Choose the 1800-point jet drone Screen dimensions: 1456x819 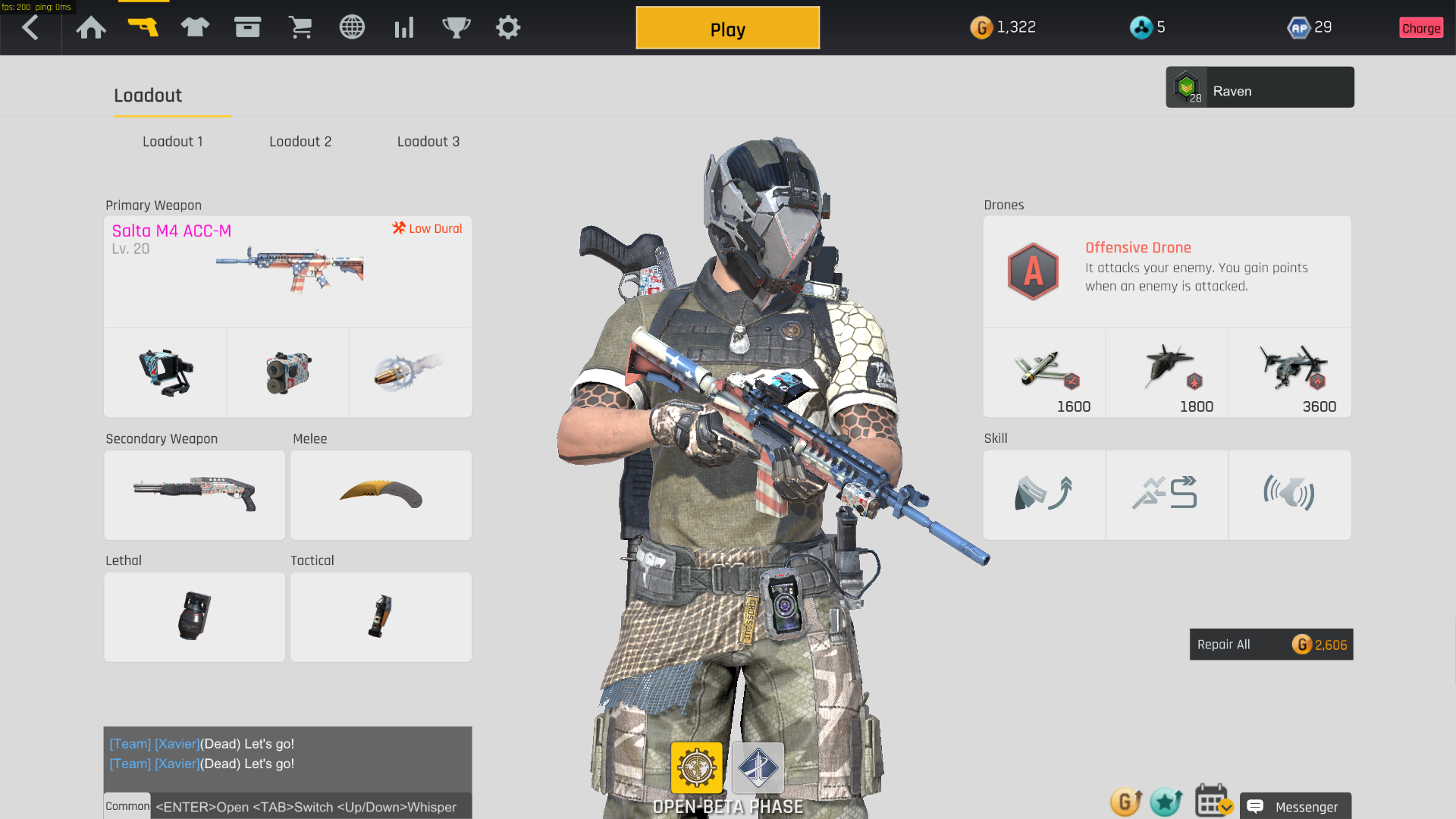point(1167,372)
